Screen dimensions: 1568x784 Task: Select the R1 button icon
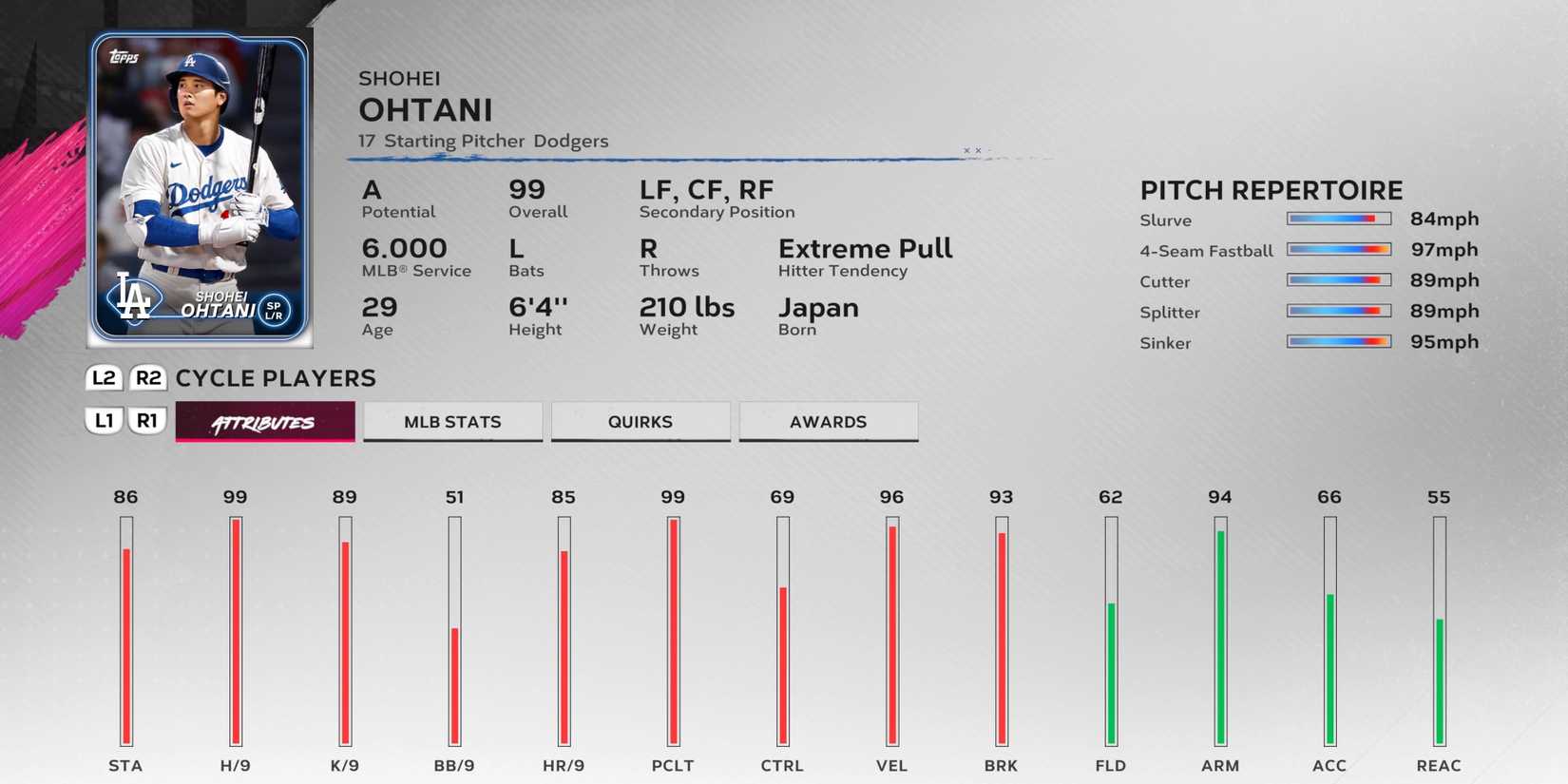pyautogui.click(x=148, y=420)
